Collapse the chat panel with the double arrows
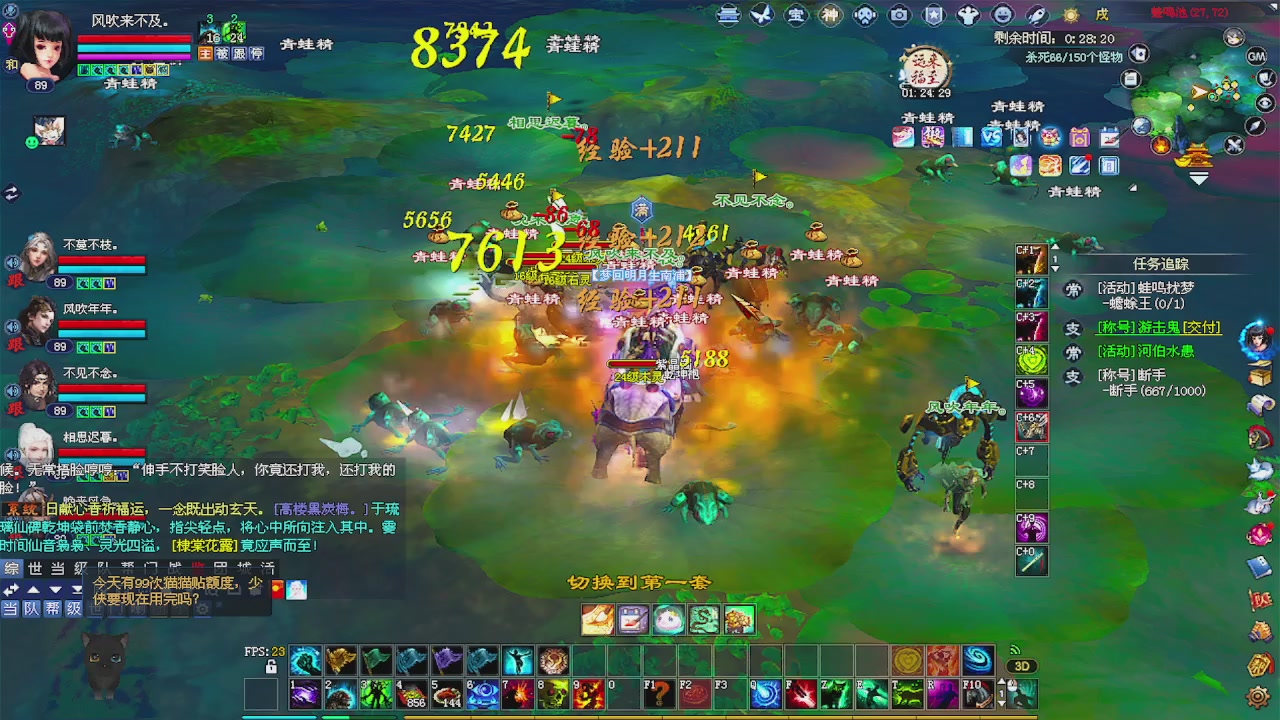1280x720 pixels. click(10, 588)
